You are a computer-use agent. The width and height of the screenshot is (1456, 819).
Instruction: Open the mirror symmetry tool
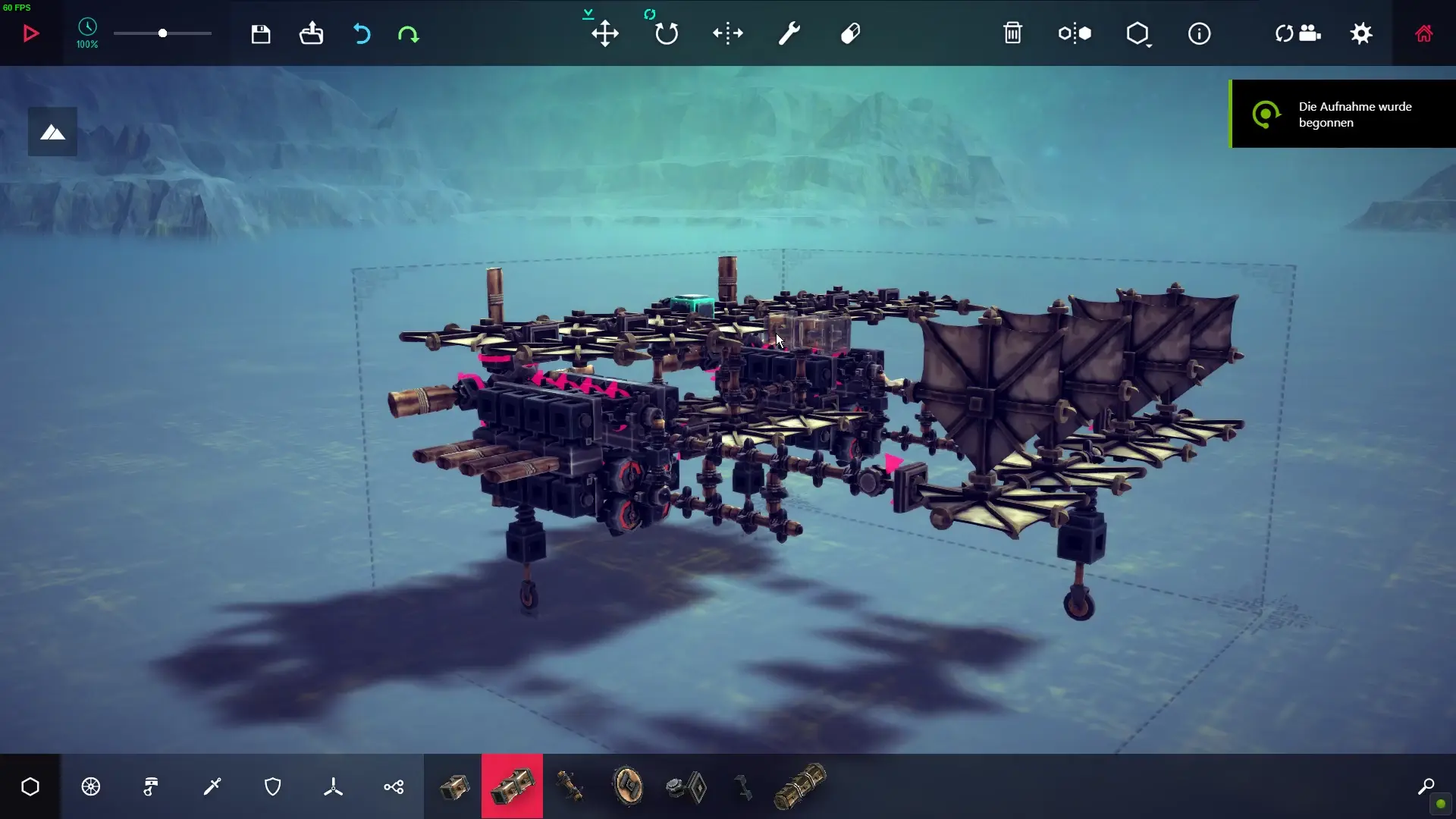click(1075, 33)
